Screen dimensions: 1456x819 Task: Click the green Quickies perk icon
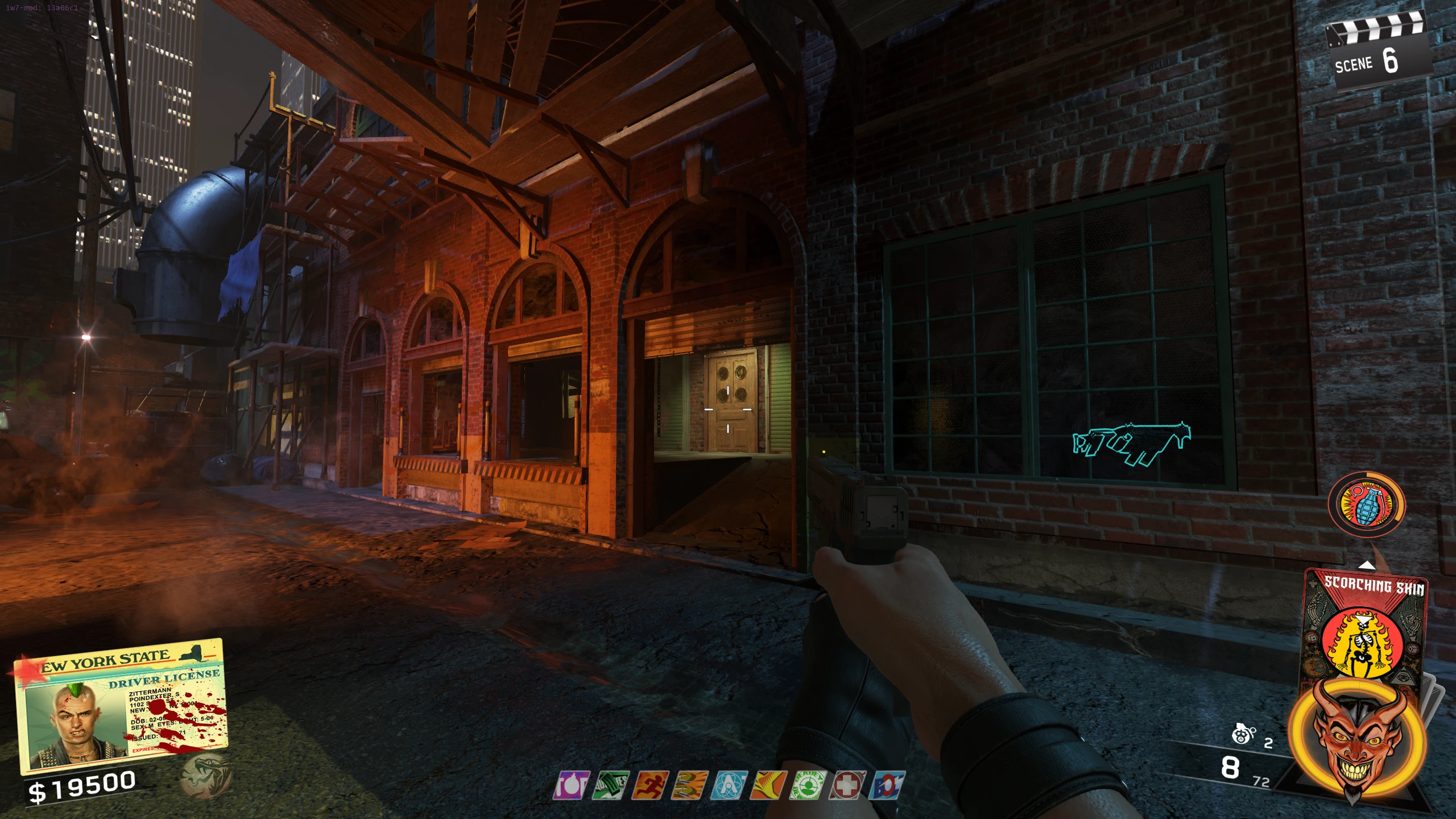point(610,785)
